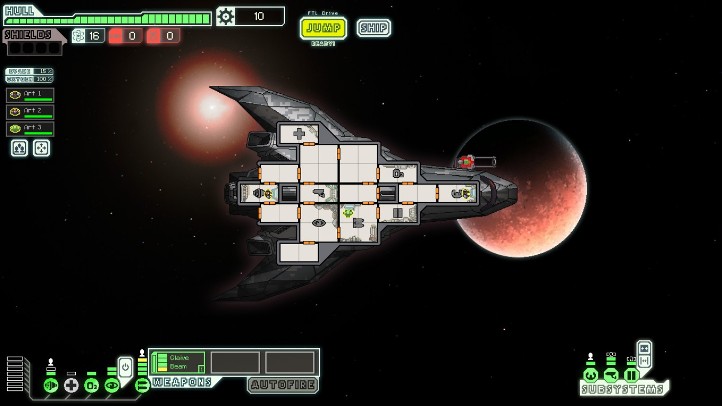Click the weapons system power icon
This screenshot has width=722, height=406.
tap(142, 385)
